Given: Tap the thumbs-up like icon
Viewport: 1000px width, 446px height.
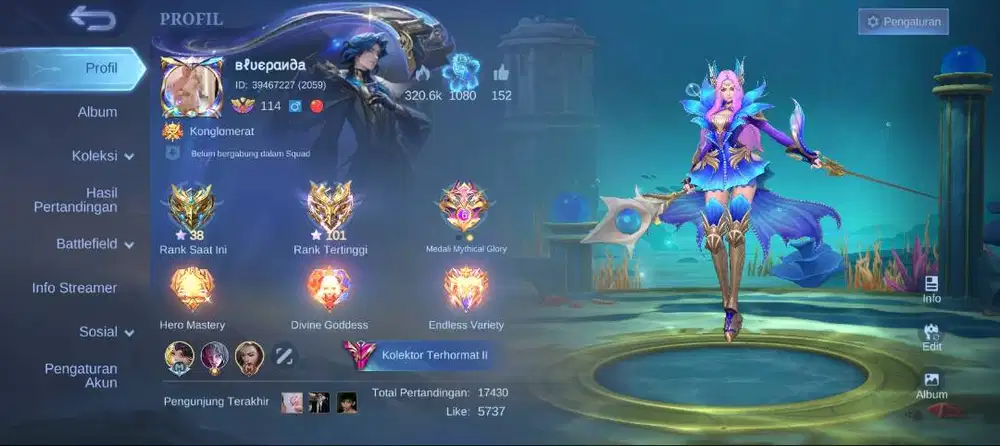Looking at the screenshot, I should tap(501, 72).
